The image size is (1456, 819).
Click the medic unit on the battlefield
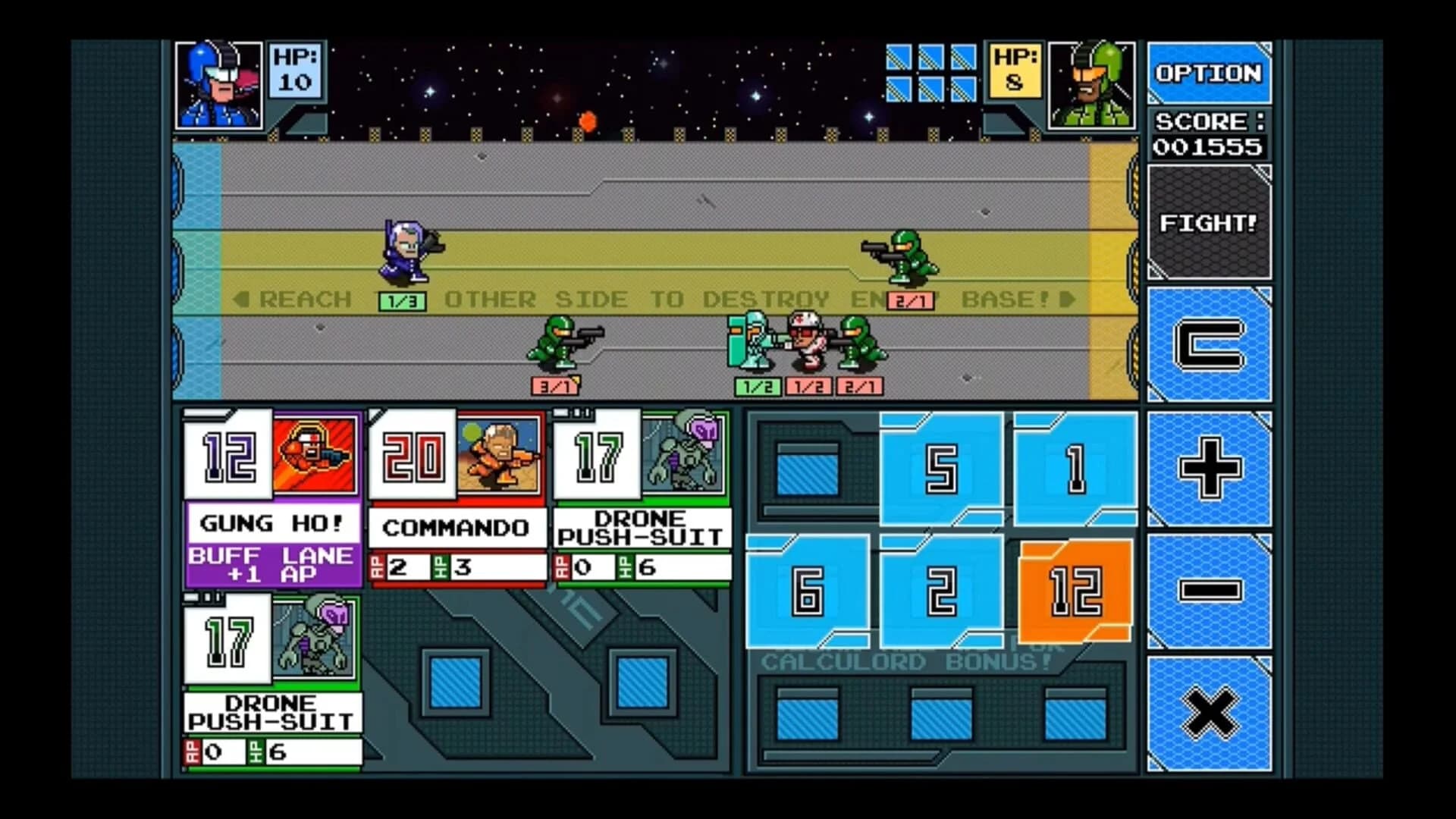(x=805, y=345)
